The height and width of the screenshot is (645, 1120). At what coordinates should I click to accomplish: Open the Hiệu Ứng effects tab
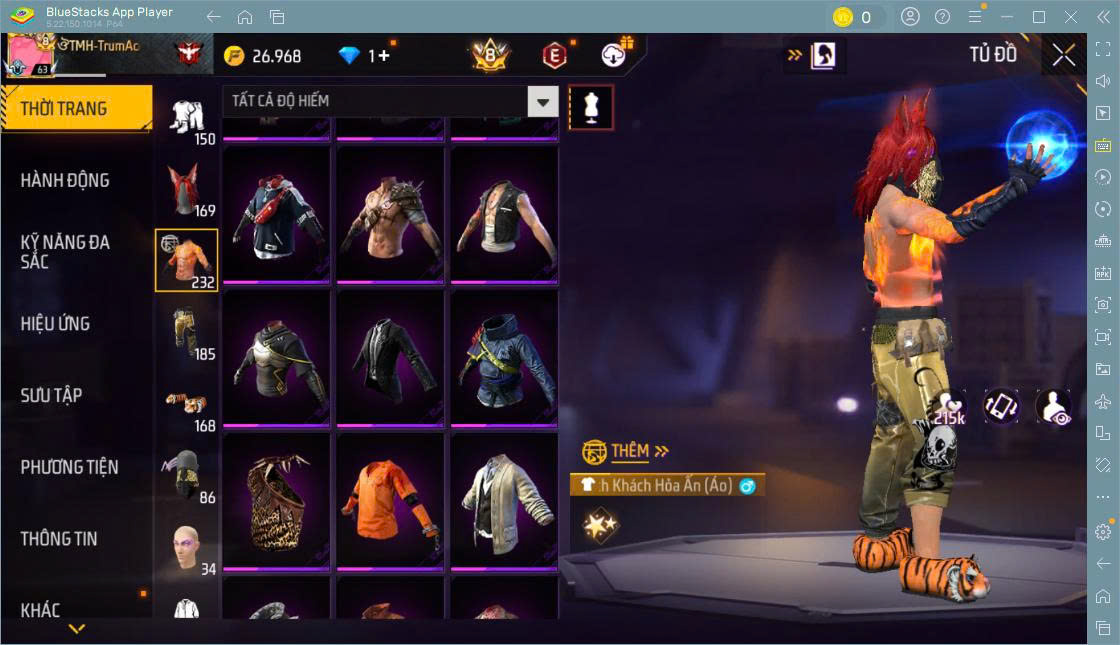click(56, 324)
